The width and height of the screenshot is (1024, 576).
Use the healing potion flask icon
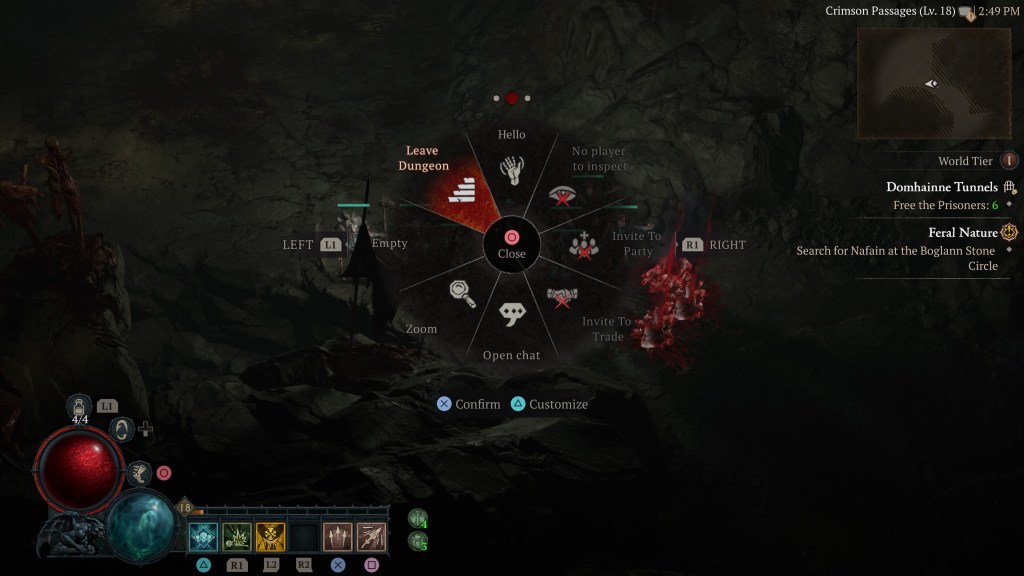tap(80, 406)
